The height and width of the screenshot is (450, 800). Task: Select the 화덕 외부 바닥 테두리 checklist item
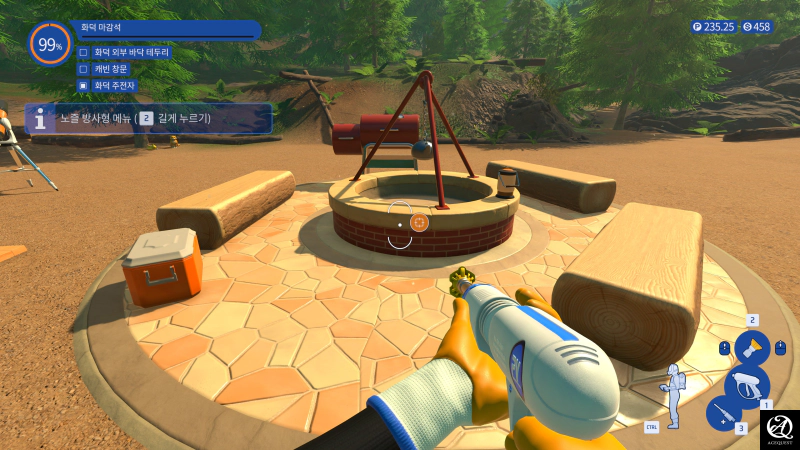click(x=130, y=52)
